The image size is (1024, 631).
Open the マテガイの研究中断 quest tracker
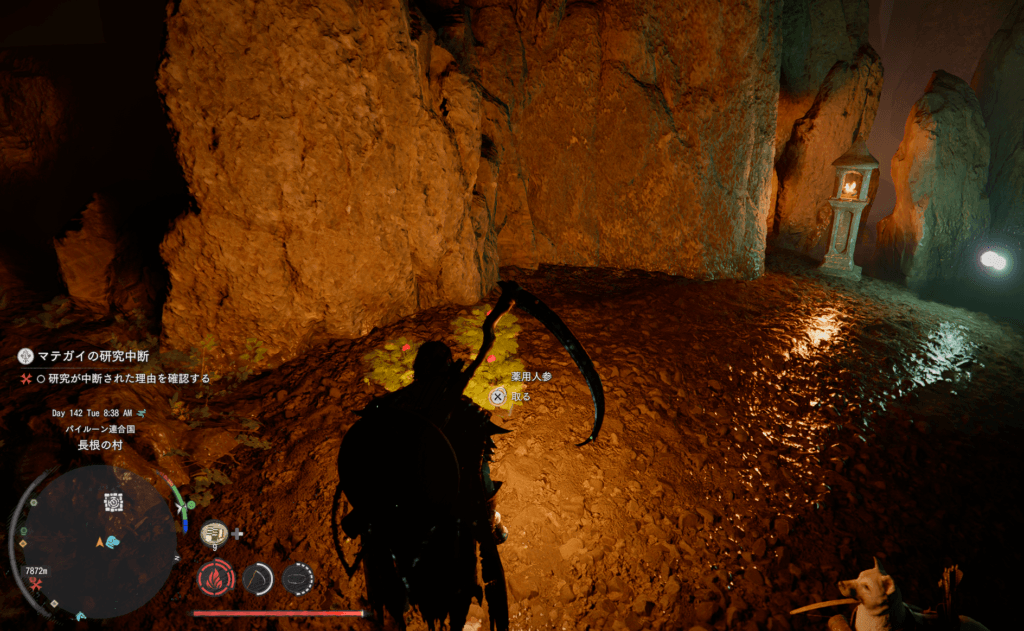[86, 355]
